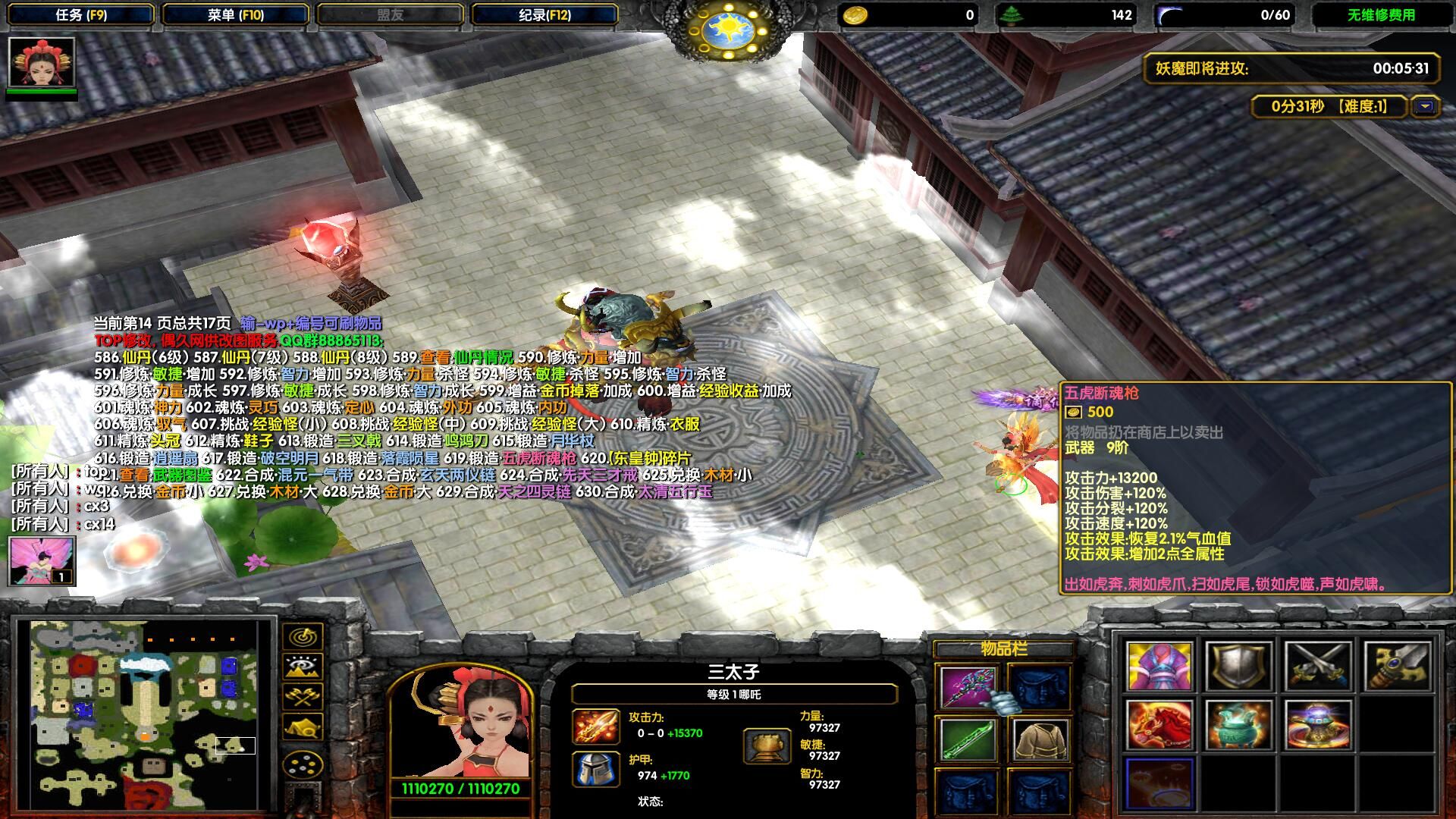
Task: Select the tan robe inventory item
Action: click(x=1040, y=739)
